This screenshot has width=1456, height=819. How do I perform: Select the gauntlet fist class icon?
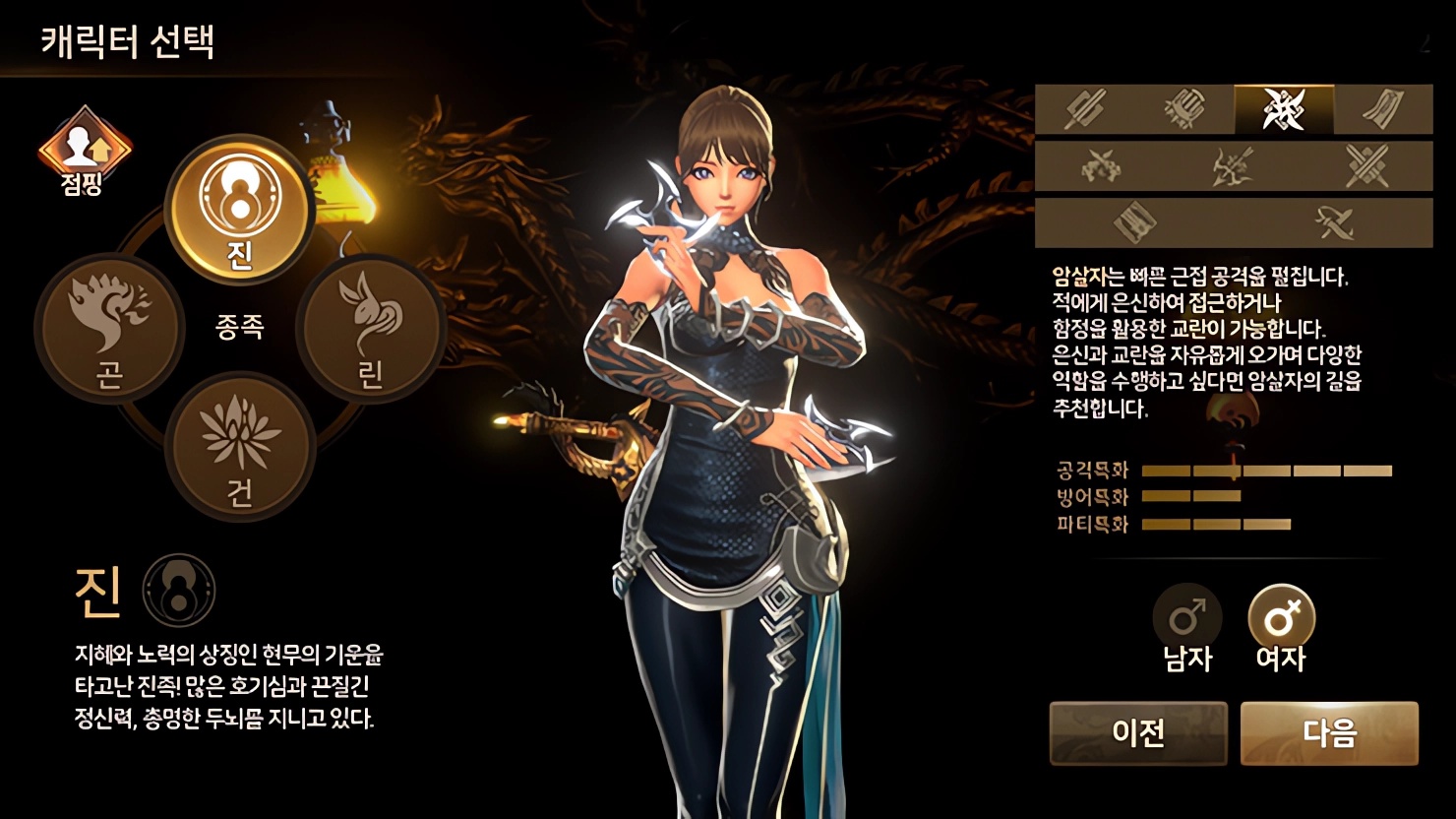tap(1184, 109)
